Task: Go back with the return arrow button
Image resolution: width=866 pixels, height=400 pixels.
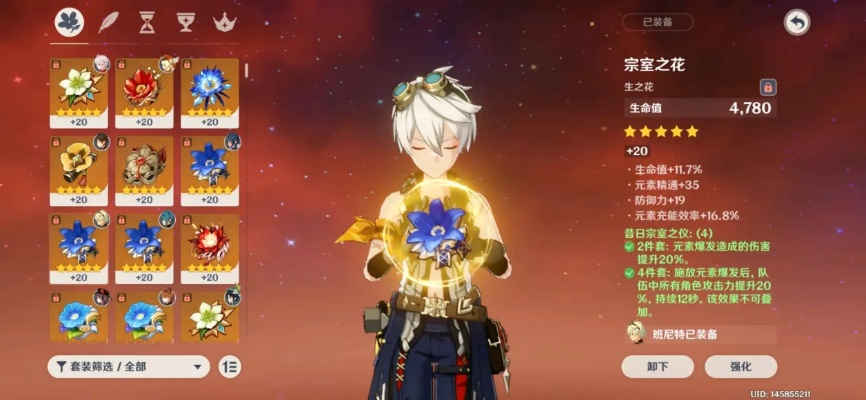Action: click(796, 23)
